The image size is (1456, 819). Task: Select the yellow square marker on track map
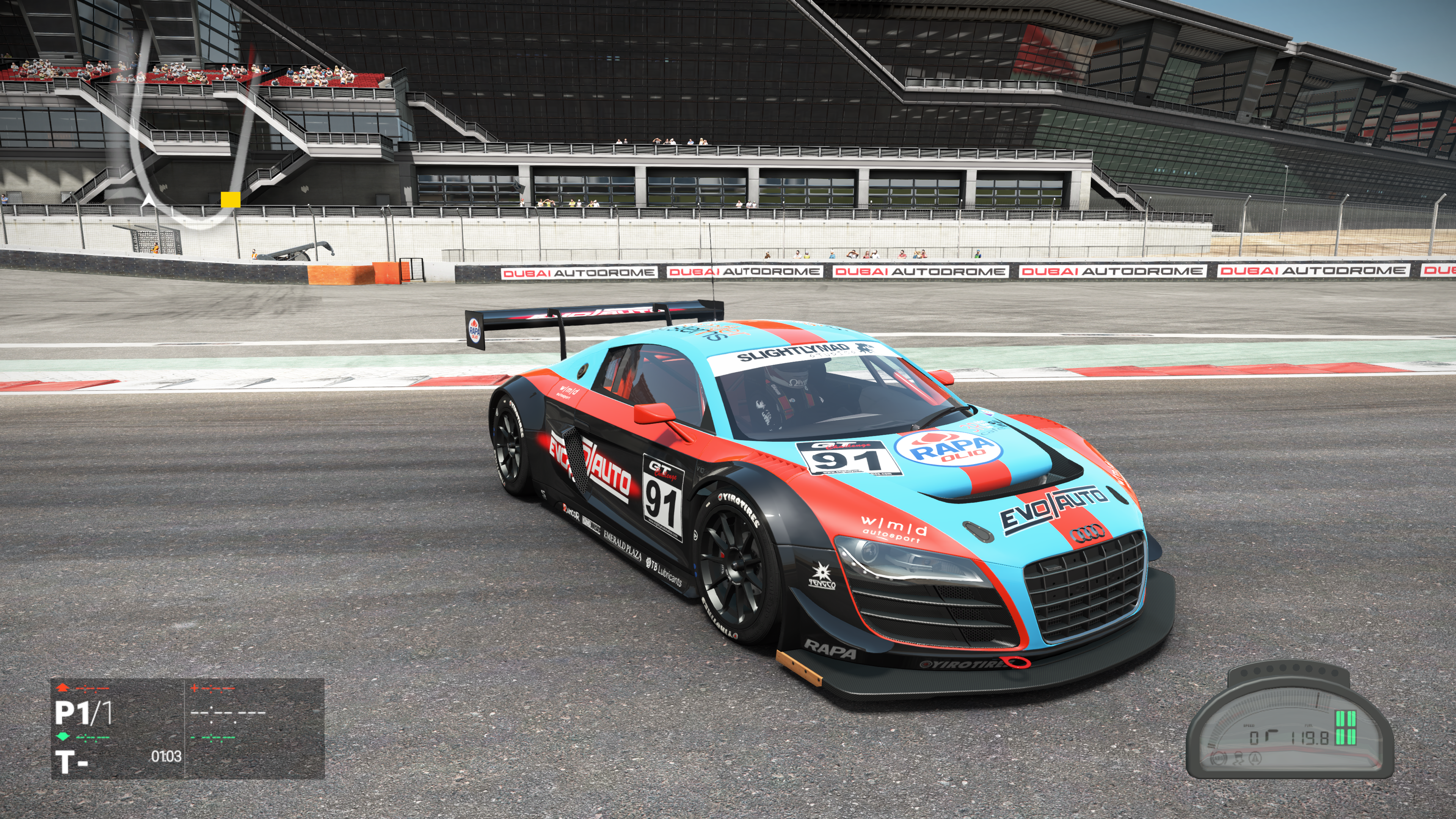(230, 199)
